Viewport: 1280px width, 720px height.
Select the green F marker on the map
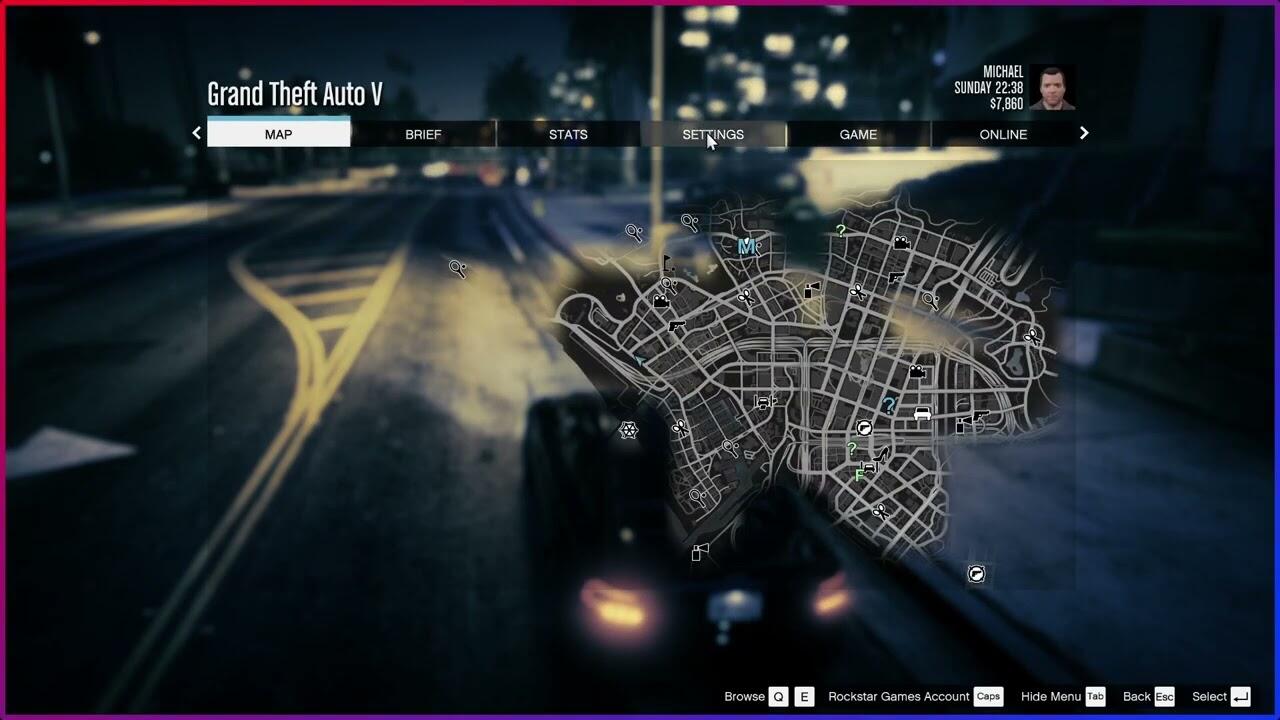coord(859,476)
